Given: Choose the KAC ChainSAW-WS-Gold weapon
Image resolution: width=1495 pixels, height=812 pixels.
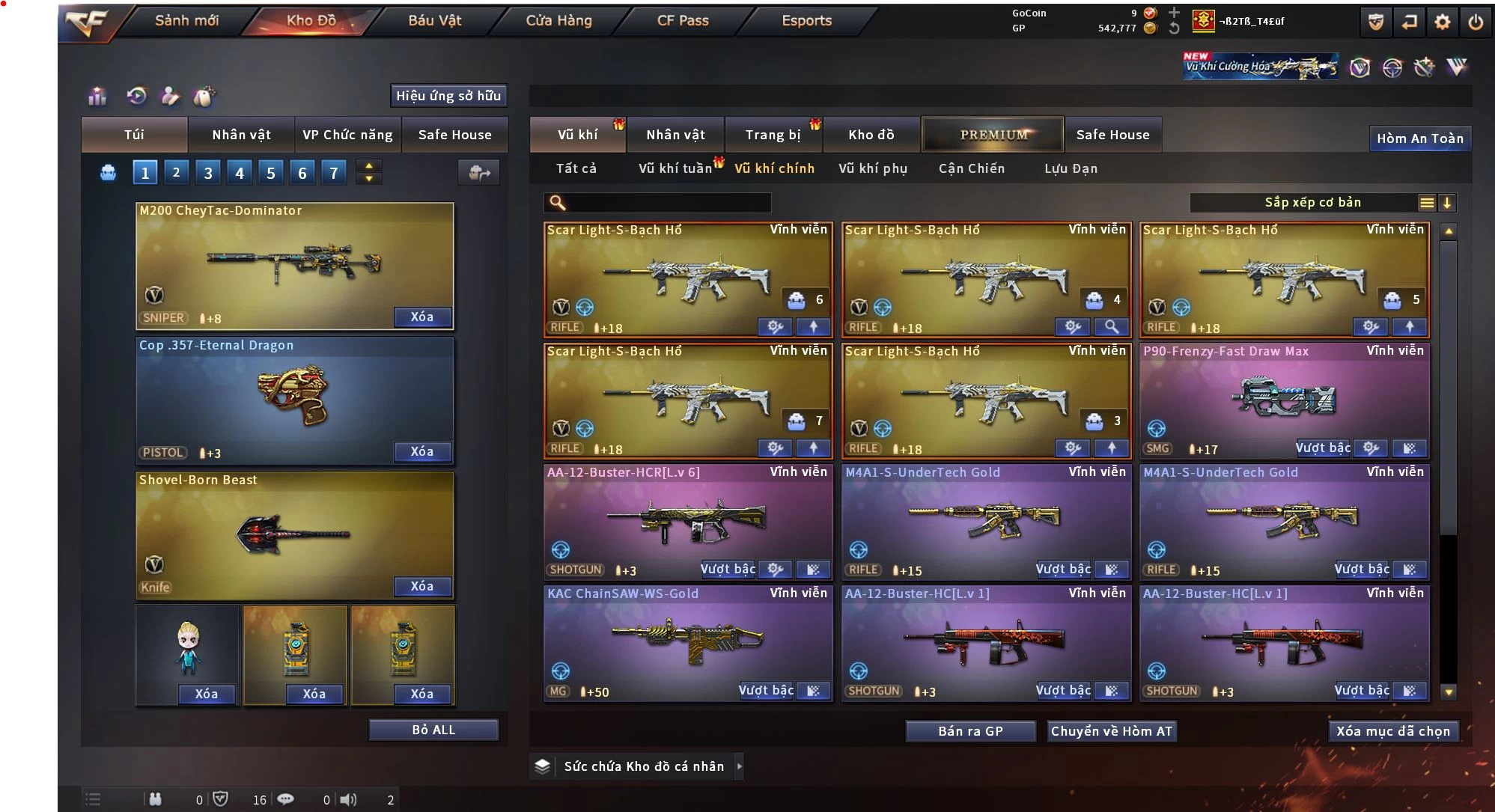Looking at the screenshot, I should point(687,640).
